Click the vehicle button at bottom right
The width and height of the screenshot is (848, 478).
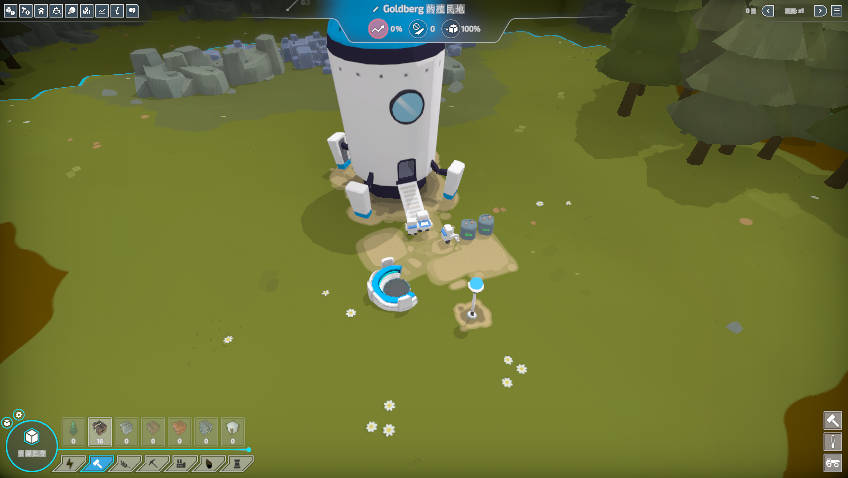(x=833, y=462)
